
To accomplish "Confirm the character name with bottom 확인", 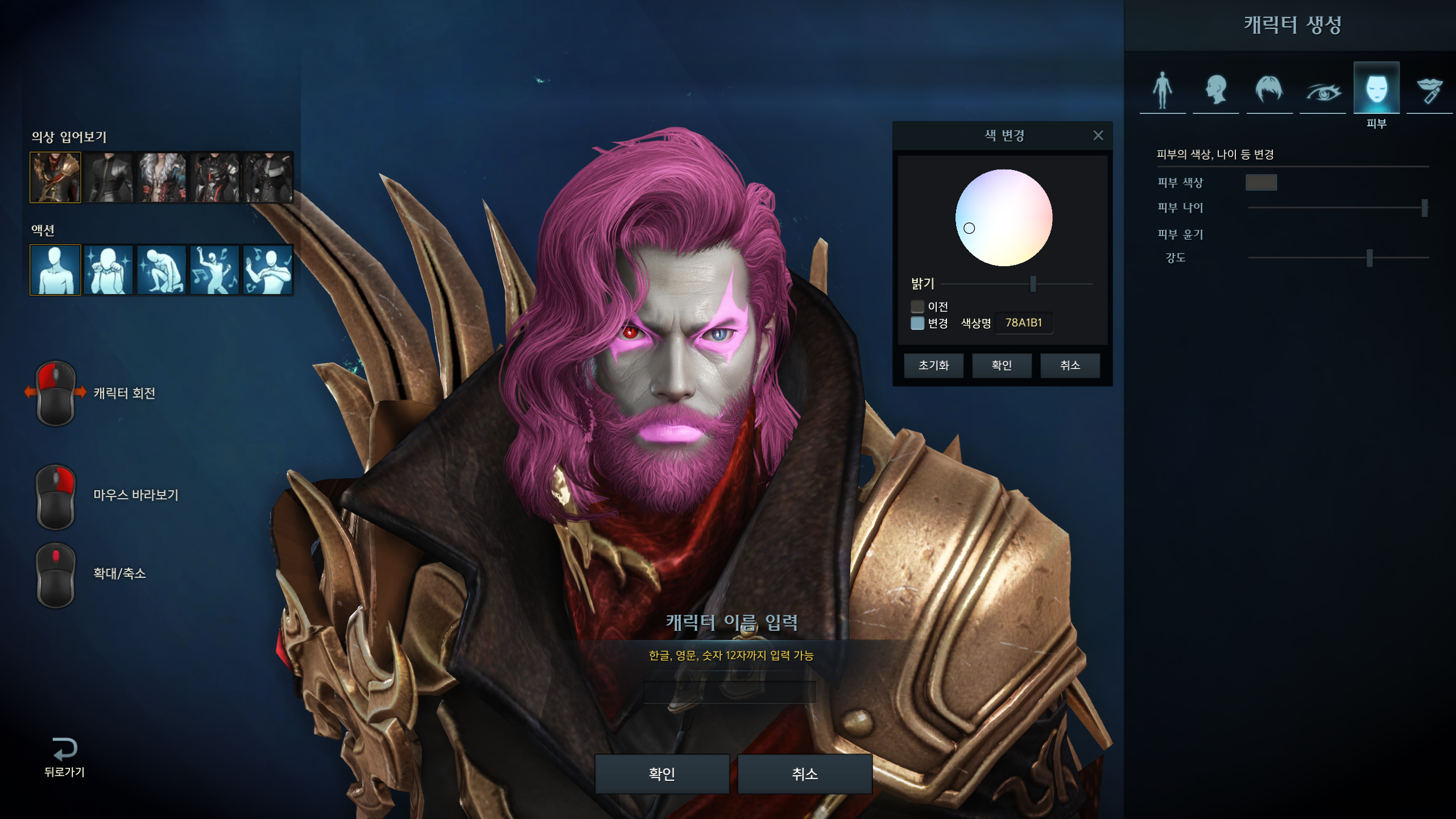I will 662,773.
